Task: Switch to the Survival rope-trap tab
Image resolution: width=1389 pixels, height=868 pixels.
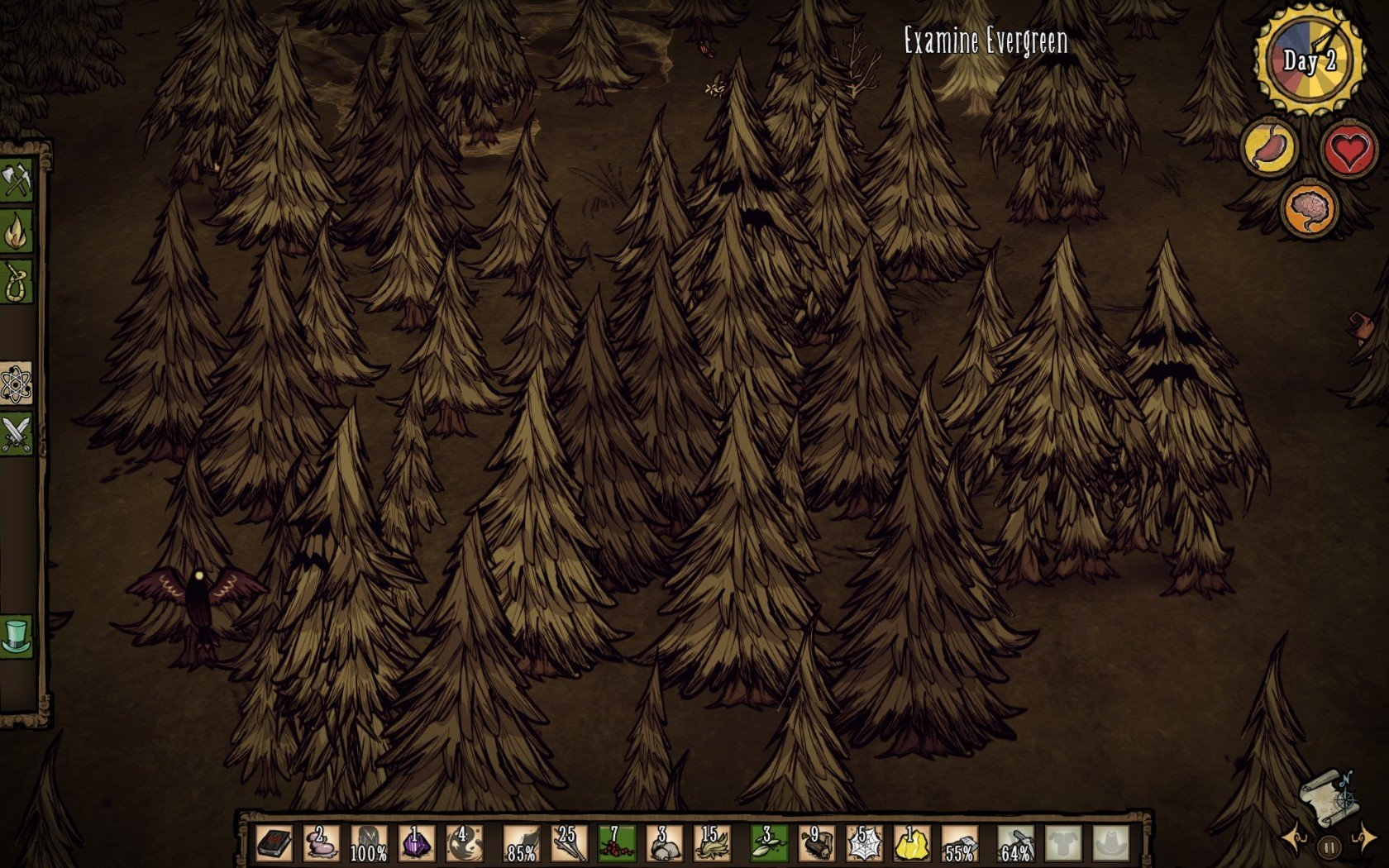Action: point(17,282)
